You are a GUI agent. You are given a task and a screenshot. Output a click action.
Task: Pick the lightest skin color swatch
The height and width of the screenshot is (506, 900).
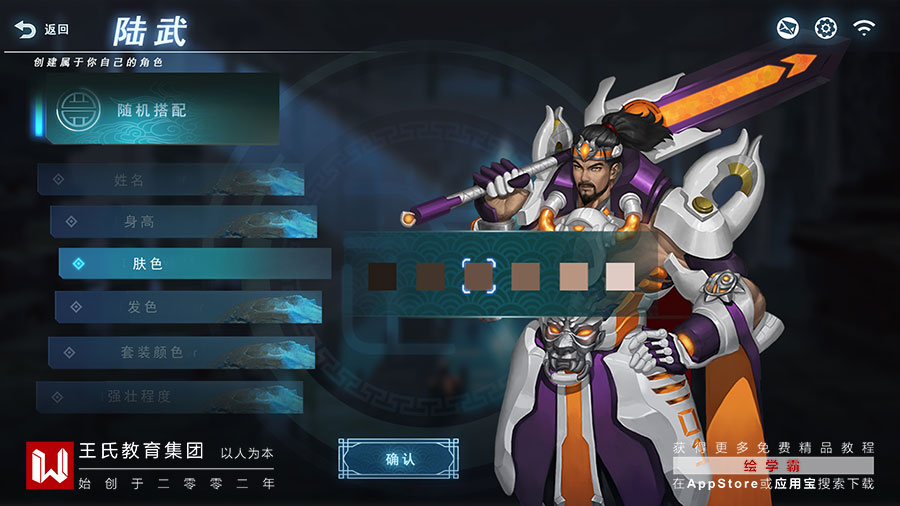[x=620, y=276]
